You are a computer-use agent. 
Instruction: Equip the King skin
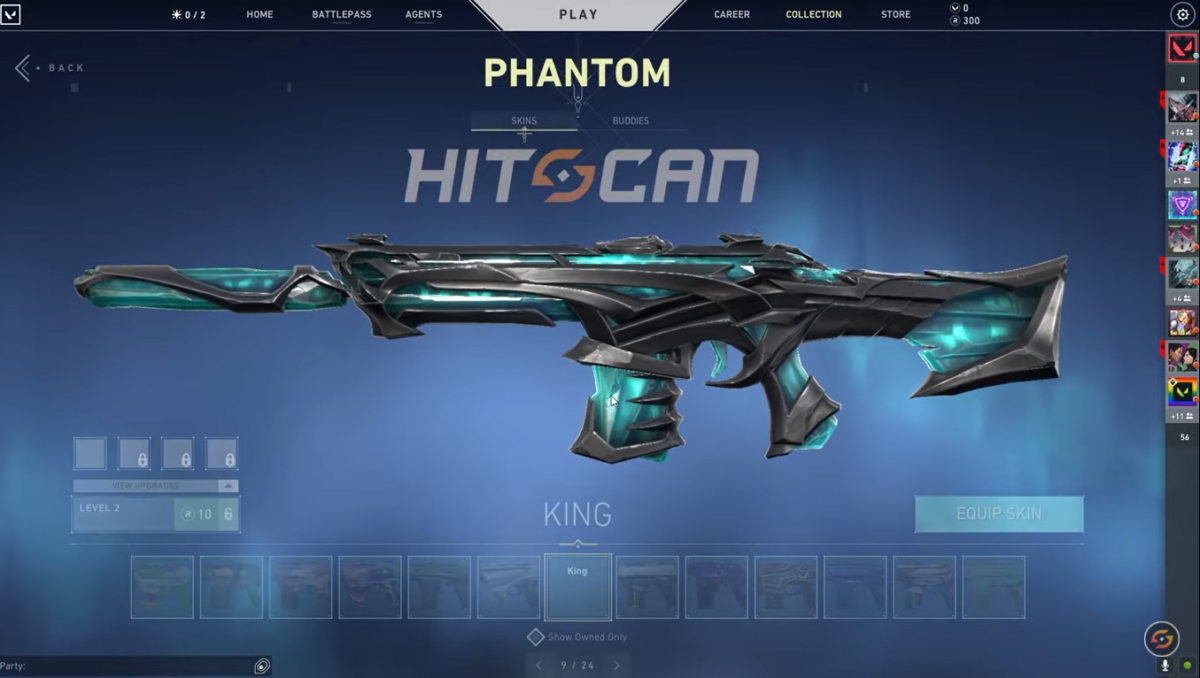click(999, 514)
